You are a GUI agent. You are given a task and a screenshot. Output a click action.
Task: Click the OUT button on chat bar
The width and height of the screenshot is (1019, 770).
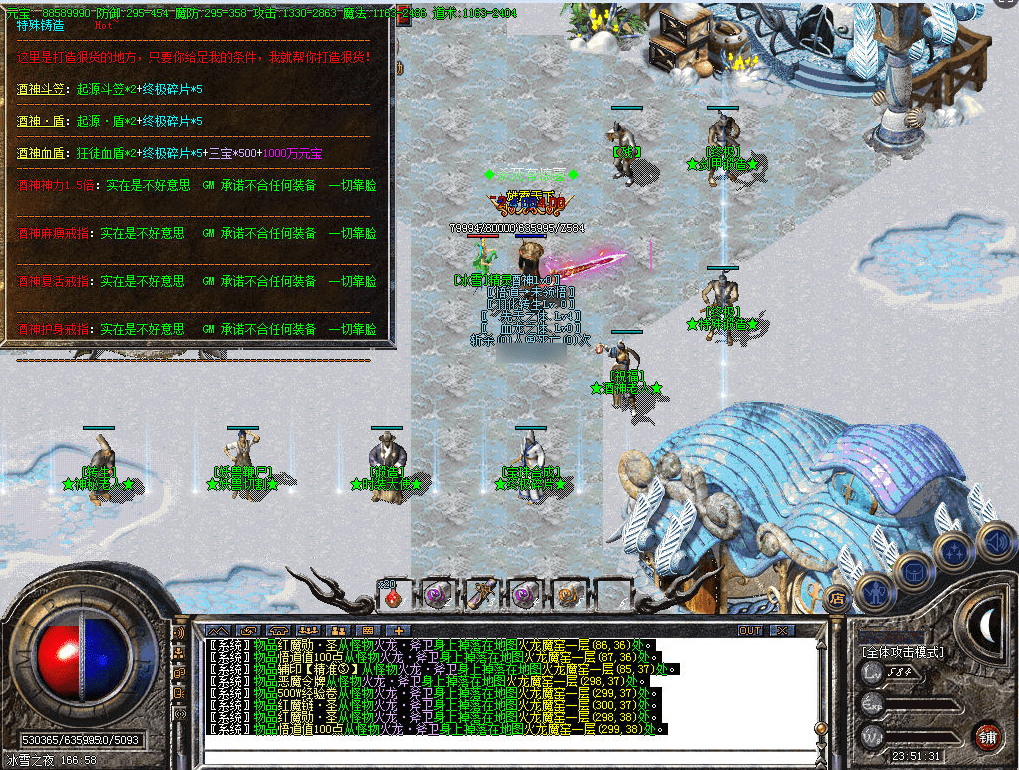coord(750,631)
